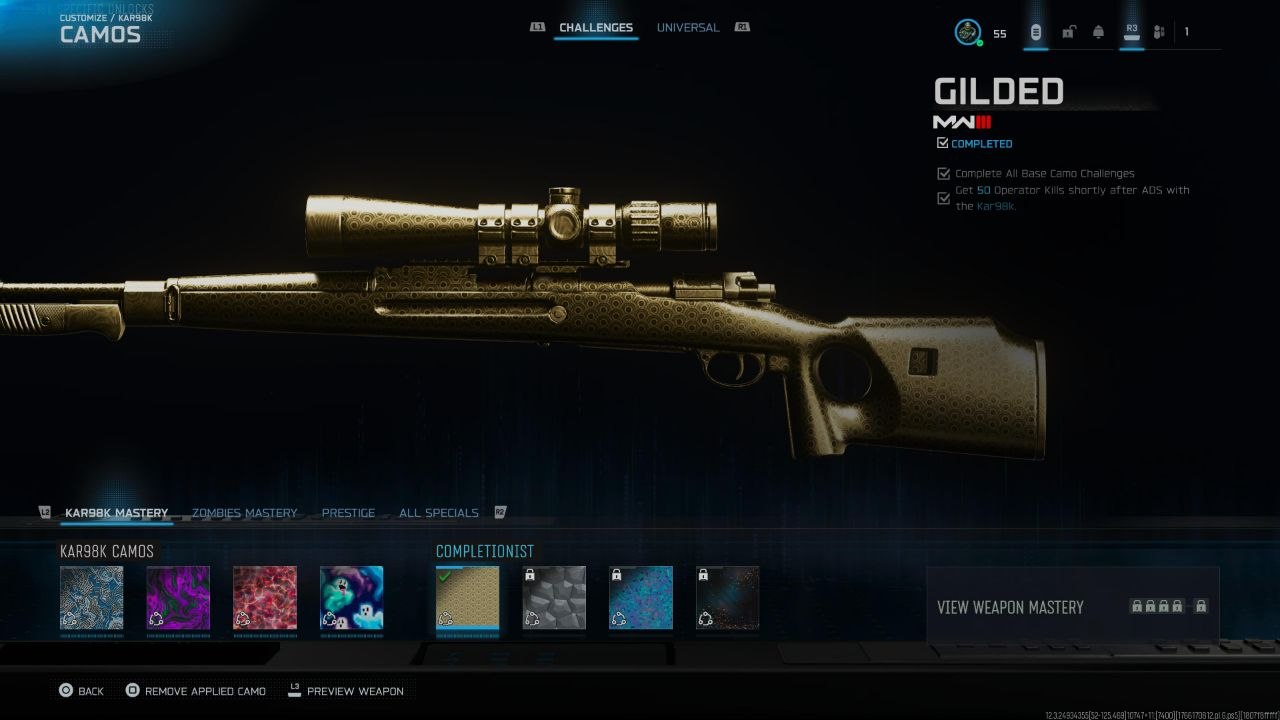Open the player profile avatar
1280x720 pixels.
tap(967, 32)
